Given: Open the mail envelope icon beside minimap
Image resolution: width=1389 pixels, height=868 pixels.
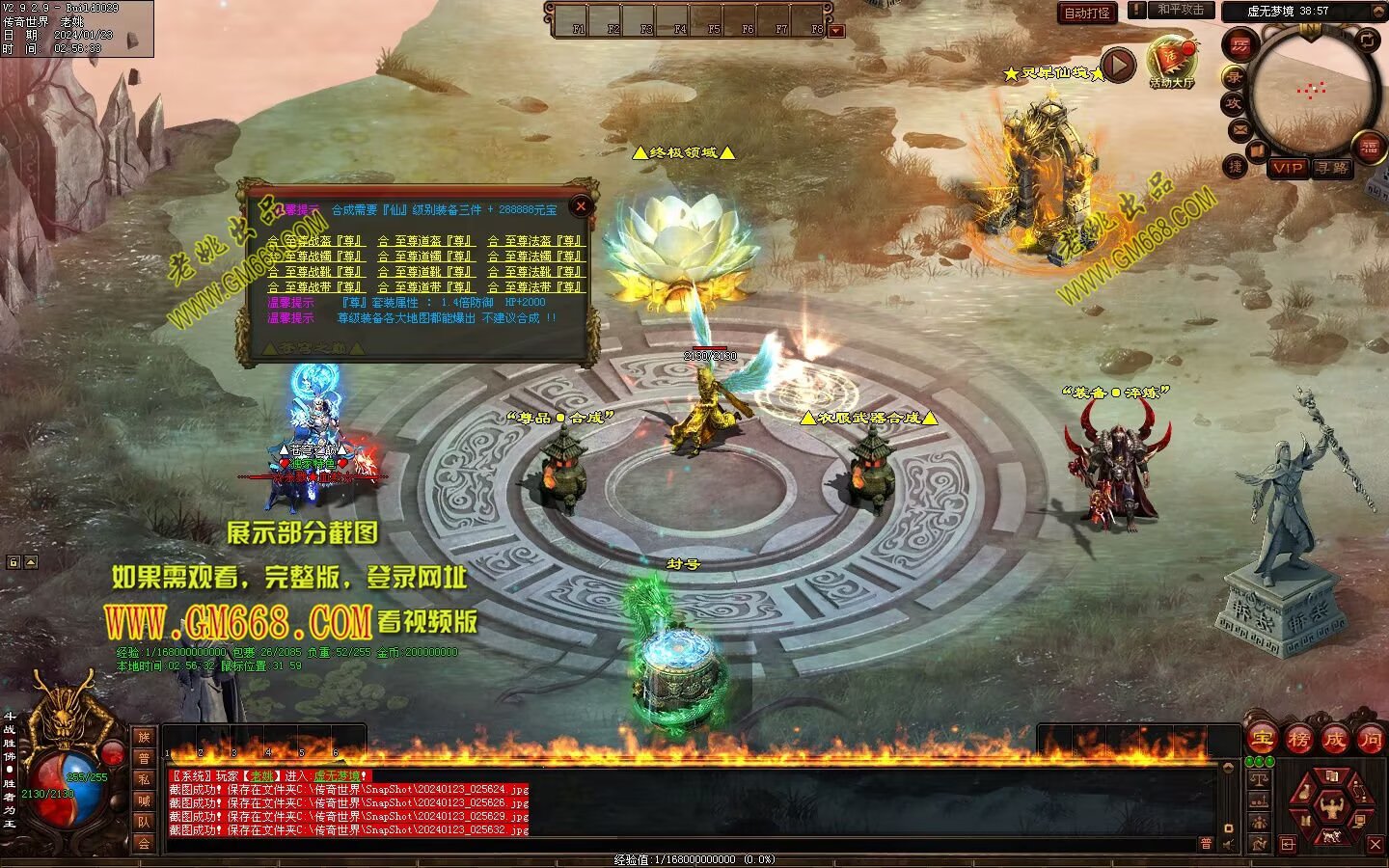Looking at the screenshot, I should coord(1239,128).
